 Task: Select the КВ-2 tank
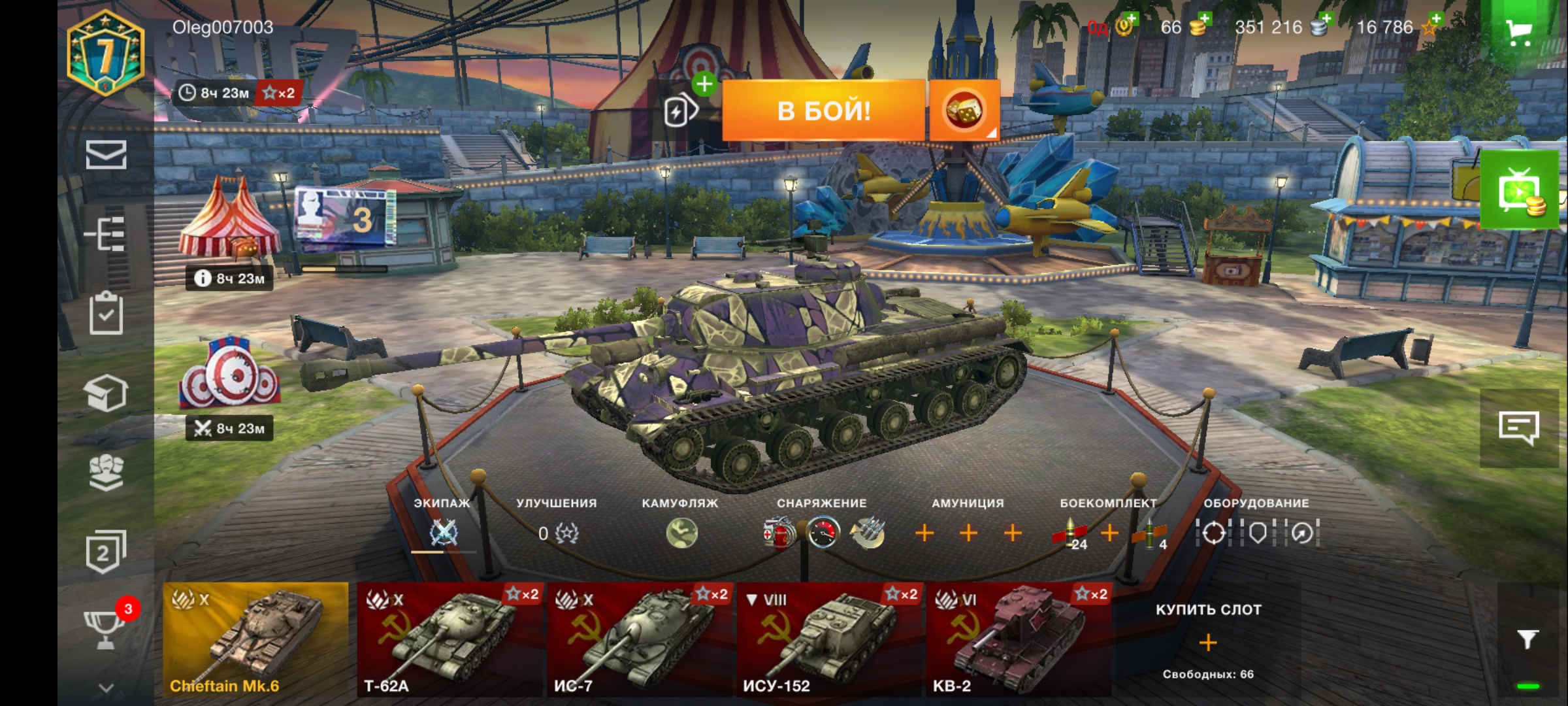click(x=1019, y=639)
